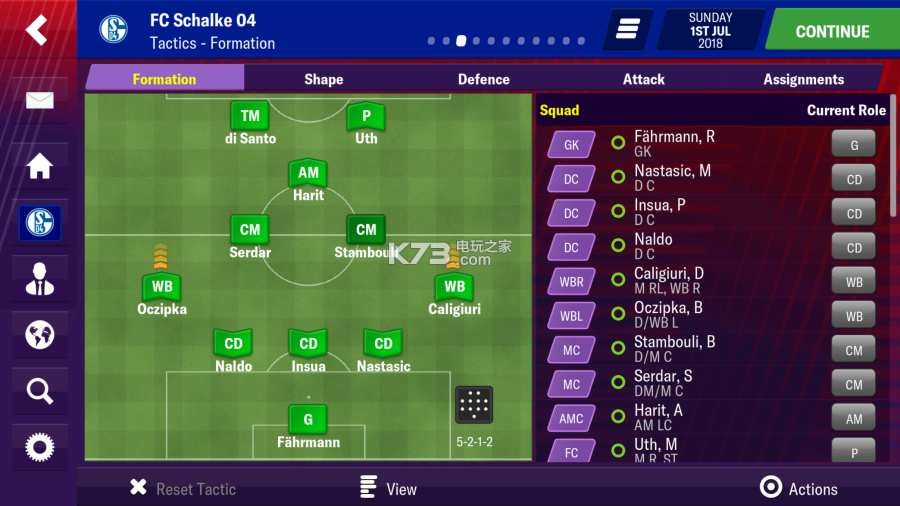Switch to the Defence tab
The height and width of the screenshot is (506, 900).
click(x=483, y=79)
